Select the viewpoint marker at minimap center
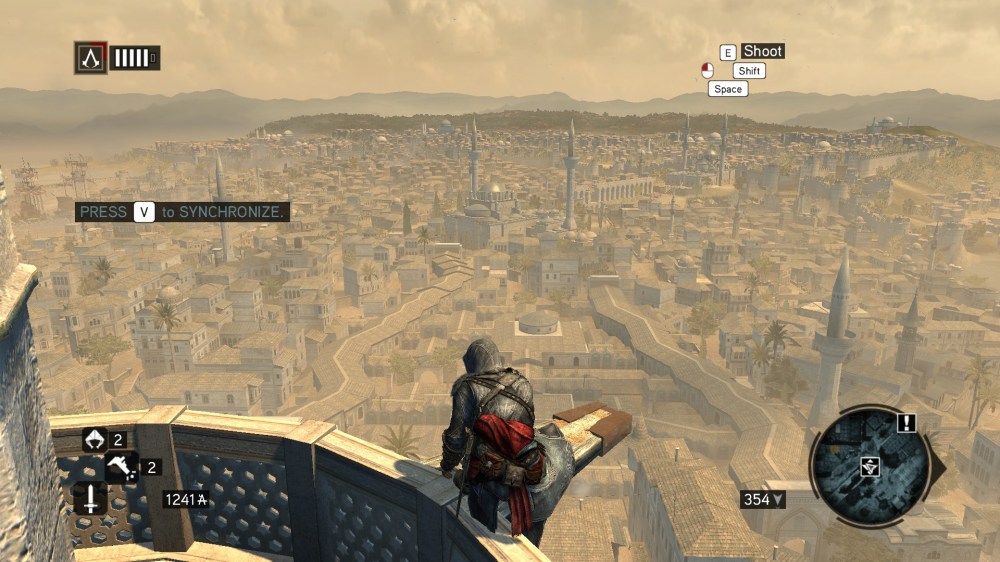The width and height of the screenshot is (1000, 562). (x=869, y=465)
